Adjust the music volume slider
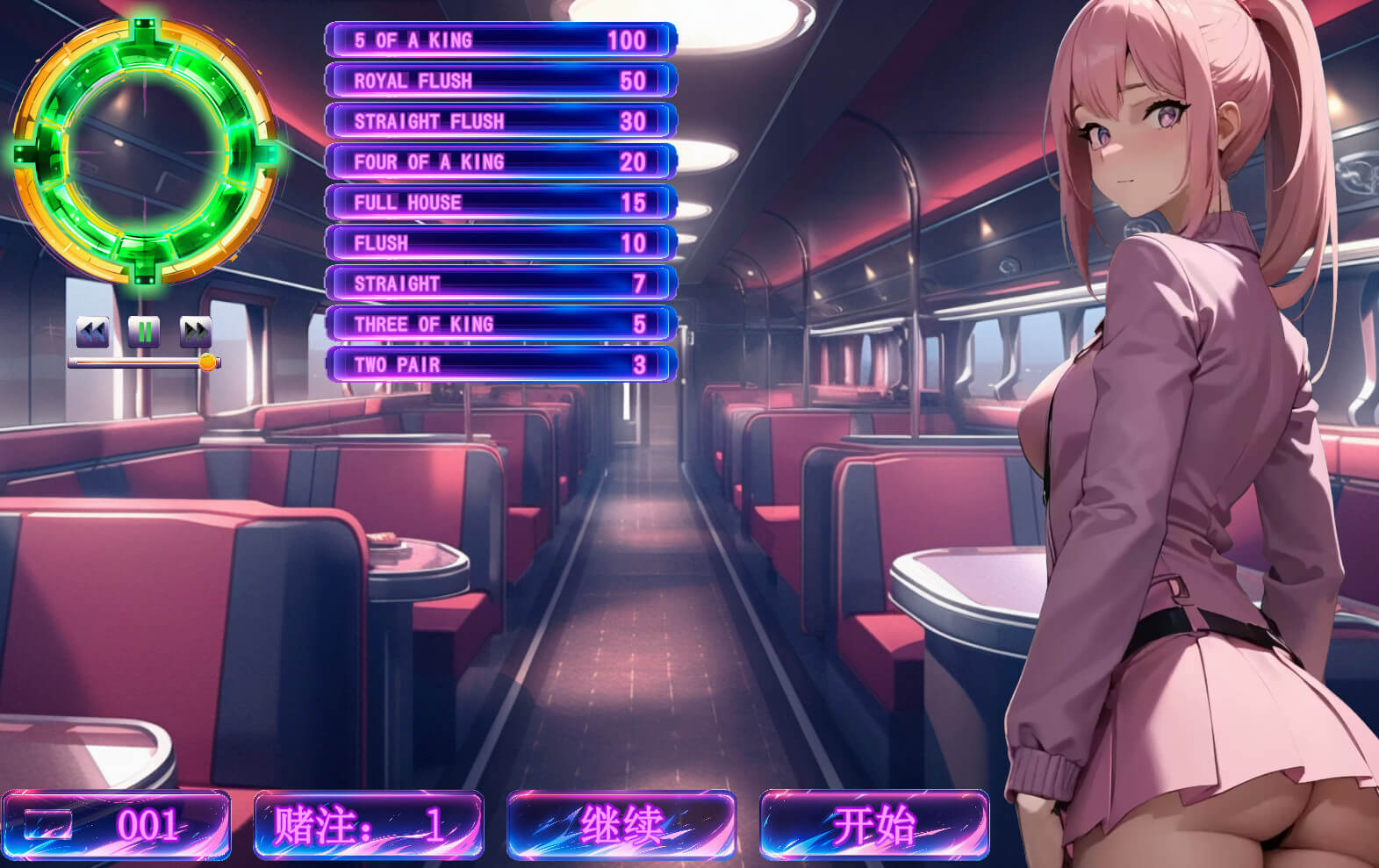The height and width of the screenshot is (868, 1379). [207, 362]
